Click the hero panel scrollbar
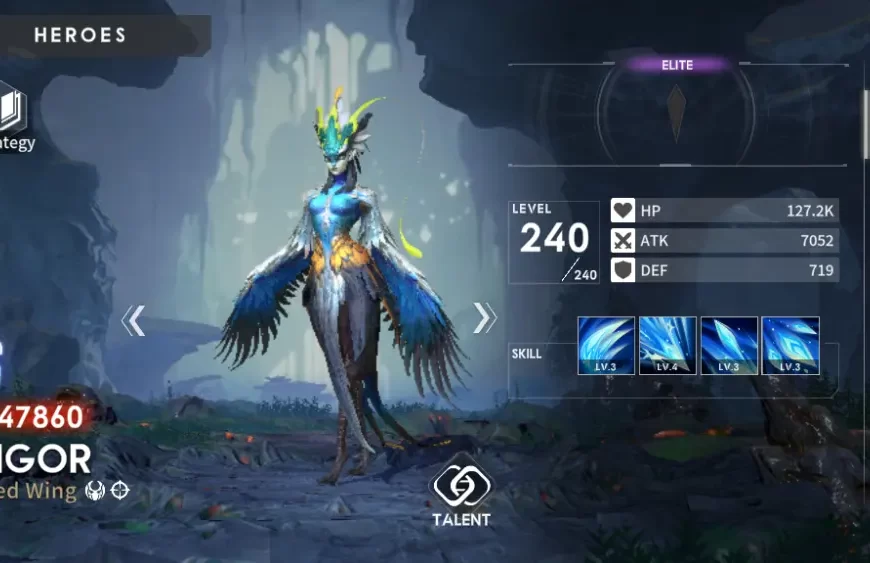 865,123
